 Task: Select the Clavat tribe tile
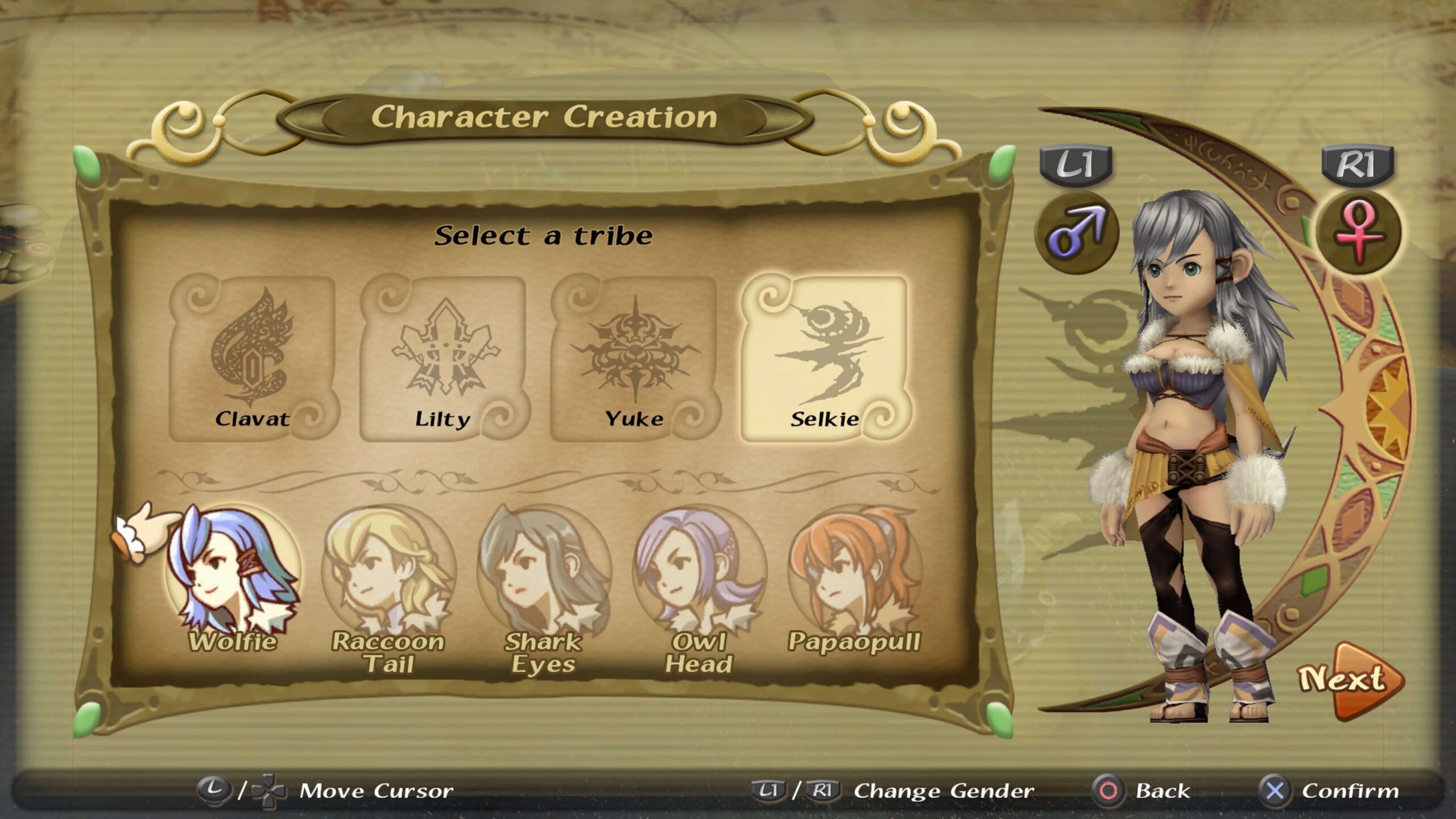pyautogui.click(x=253, y=358)
